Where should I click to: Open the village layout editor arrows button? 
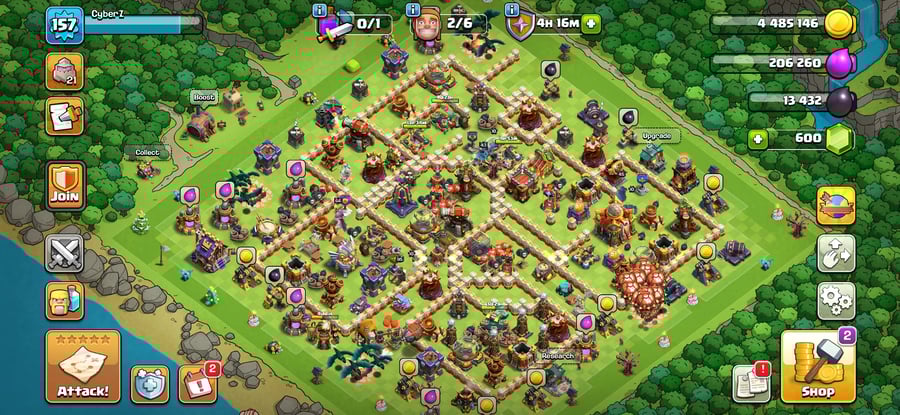[x=836, y=252]
